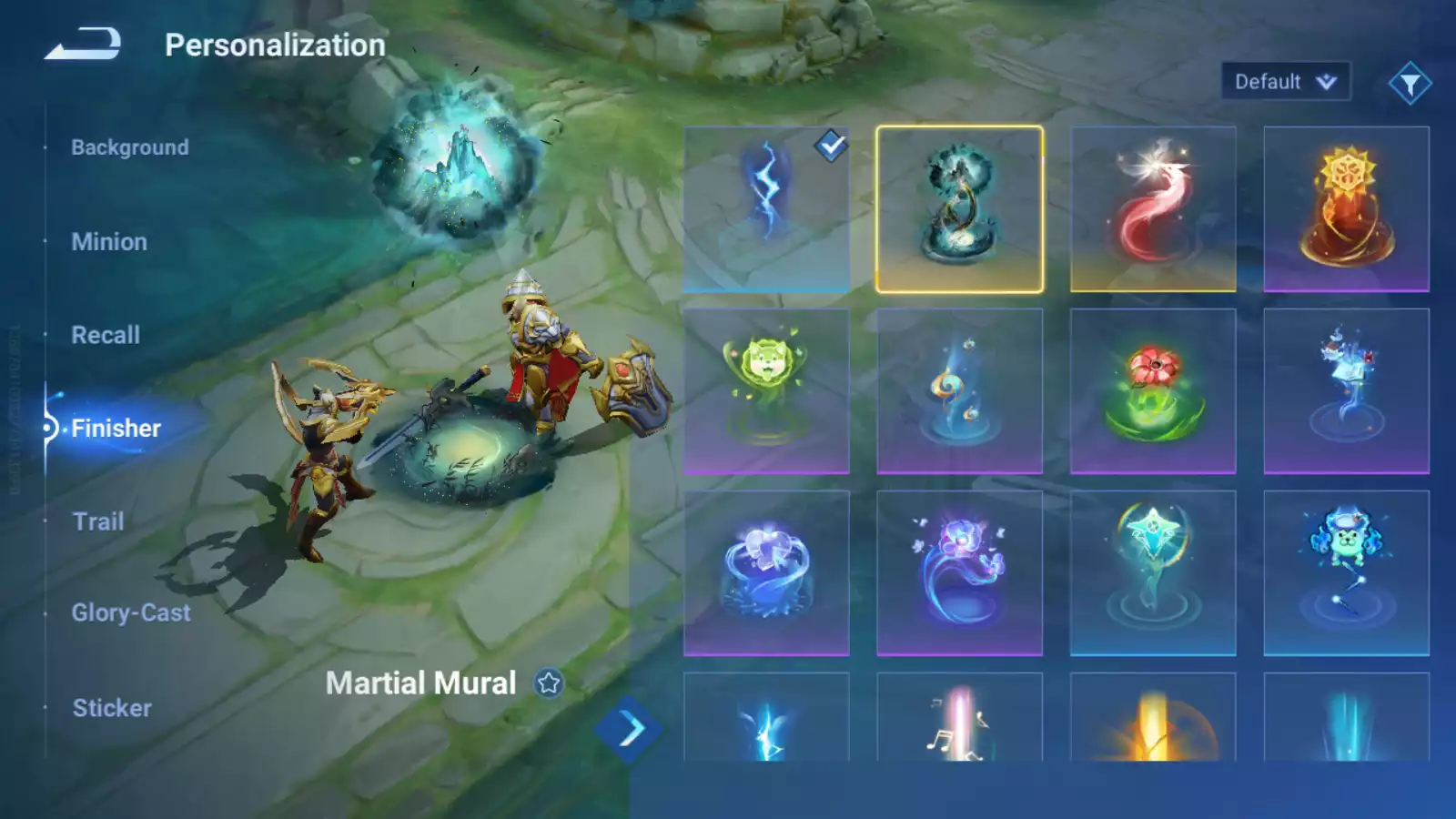This screenshot has height=819, width=1456.
Task: Choose the Finisher category
Action: [x=116, y=428]
